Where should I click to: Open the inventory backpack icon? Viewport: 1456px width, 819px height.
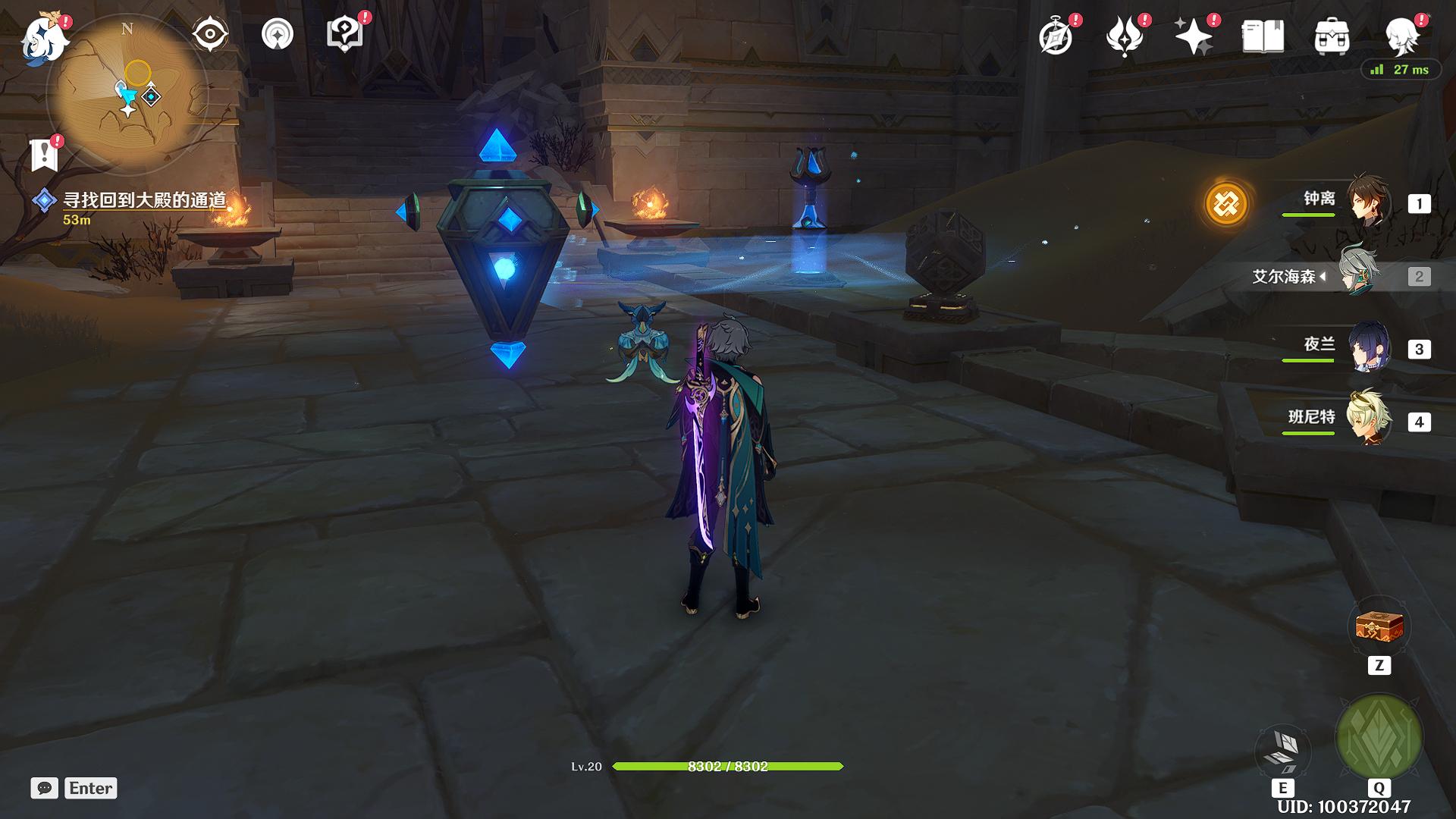[1332, 36]
